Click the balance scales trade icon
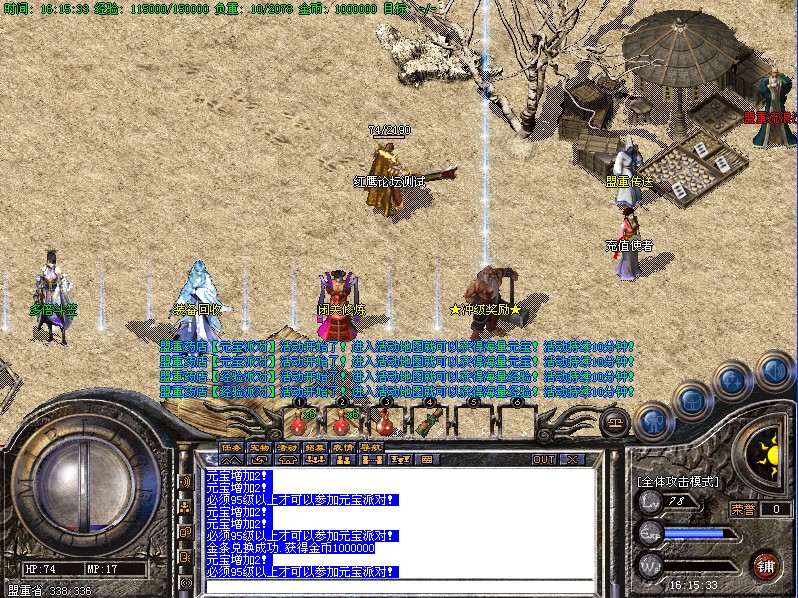 613,424
